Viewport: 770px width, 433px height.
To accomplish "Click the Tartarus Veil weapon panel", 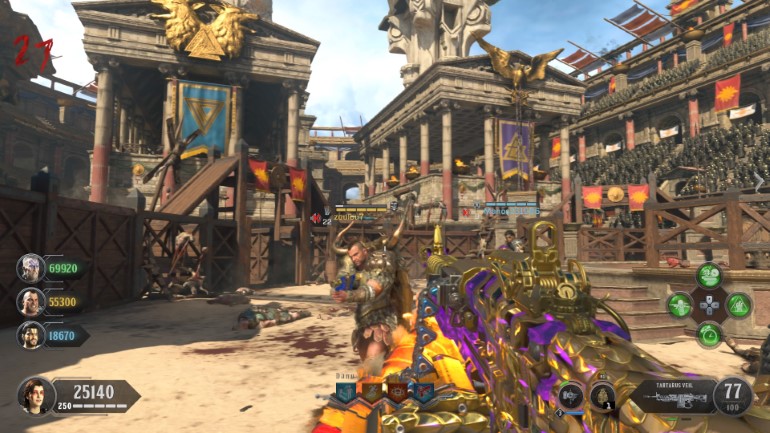I will coord(670,397).
